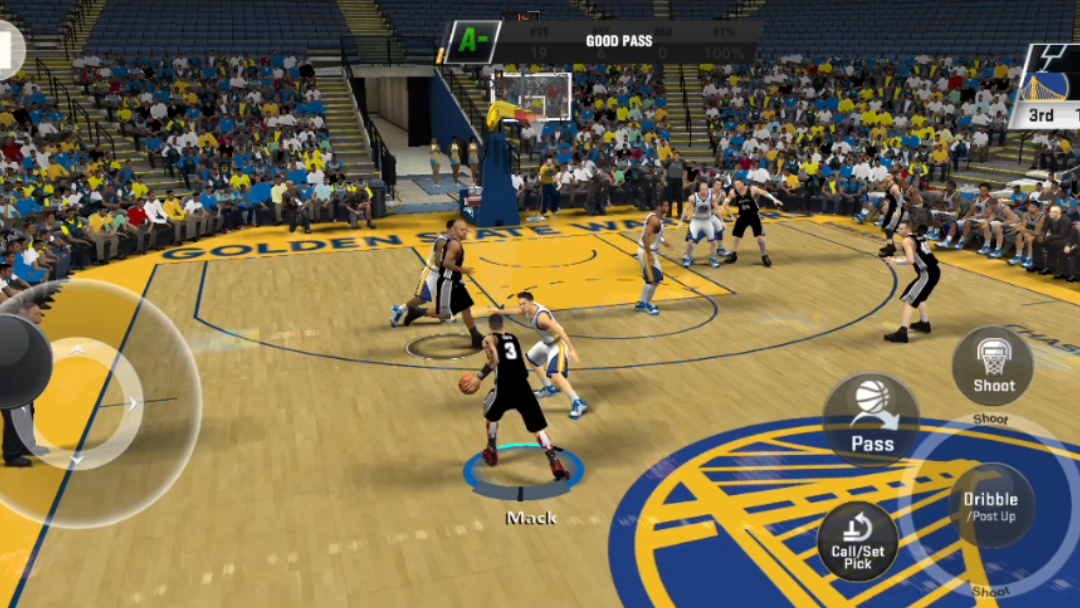Image resolution: width=1080 pixels, height=608 pixels.
Task: Tap the virtual joystick's dark thumb knob
Action: click(x=22, y=360)
